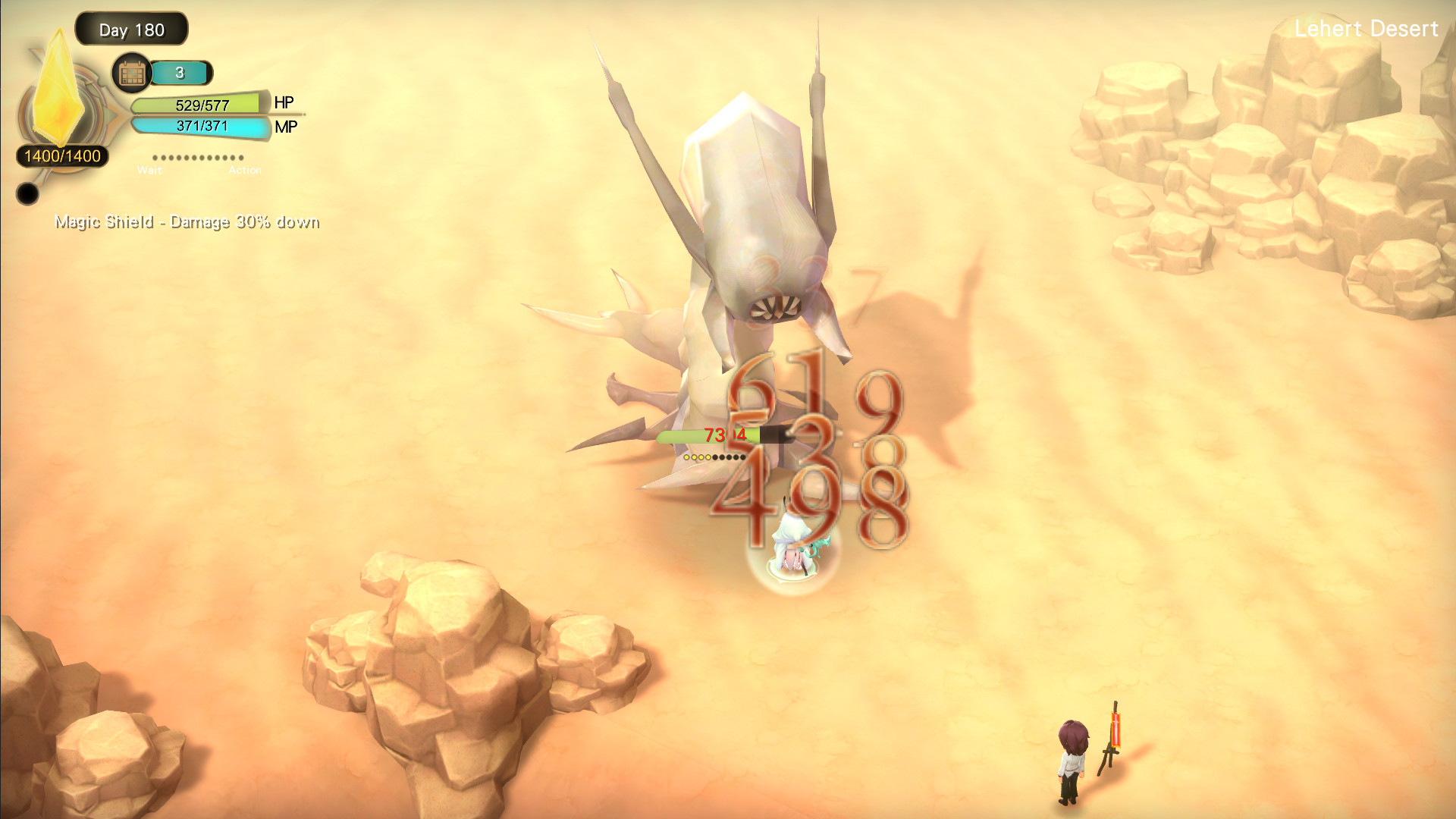Viewport: 1456px width, 819px height.
Task: Select the 1400/1400 crystal counter plate
Action: point(62,157)
